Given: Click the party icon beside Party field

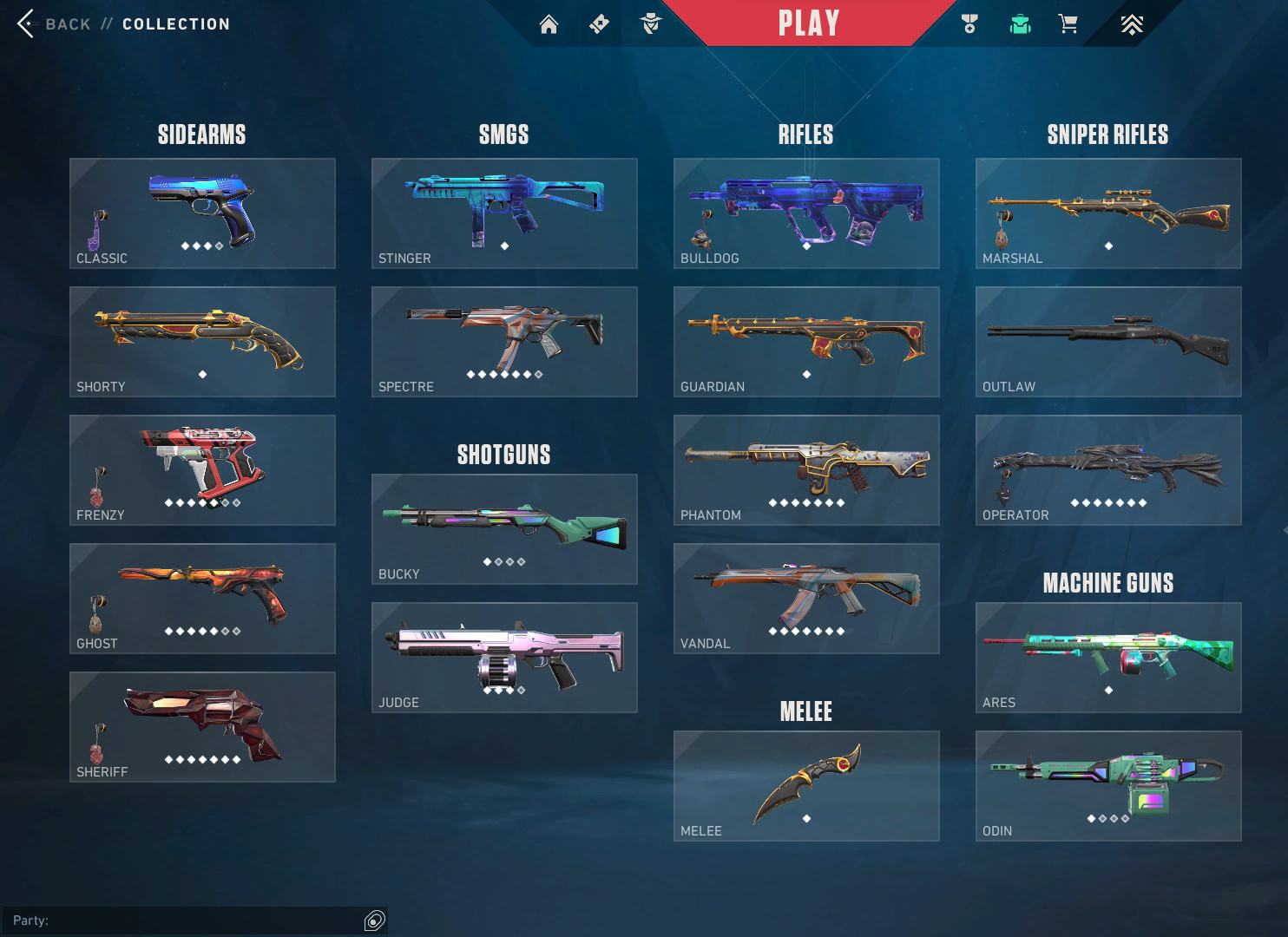Looking at the screenshot, I should pos(375,921).
